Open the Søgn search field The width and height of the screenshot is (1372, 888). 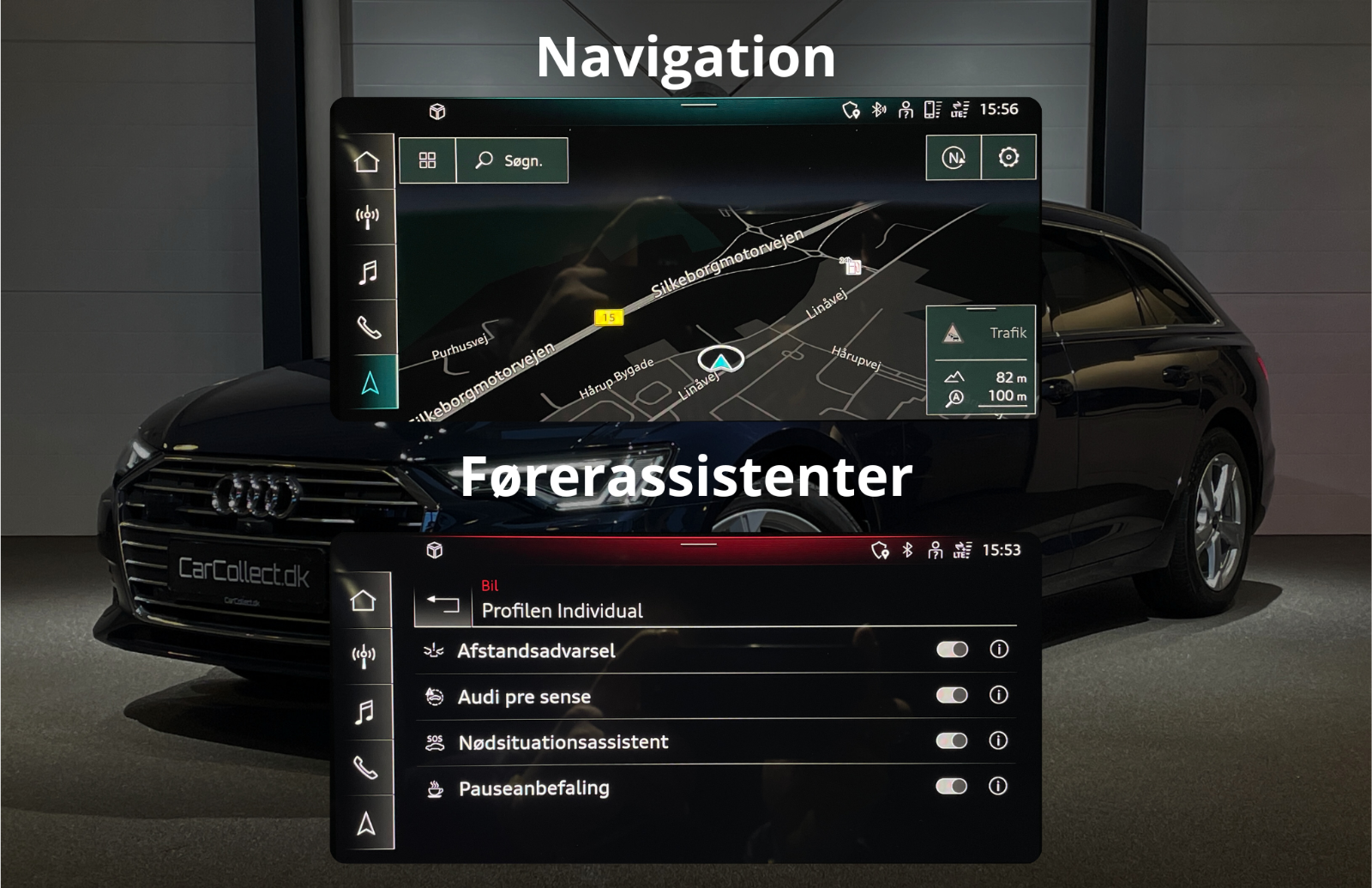pos(512,160)
